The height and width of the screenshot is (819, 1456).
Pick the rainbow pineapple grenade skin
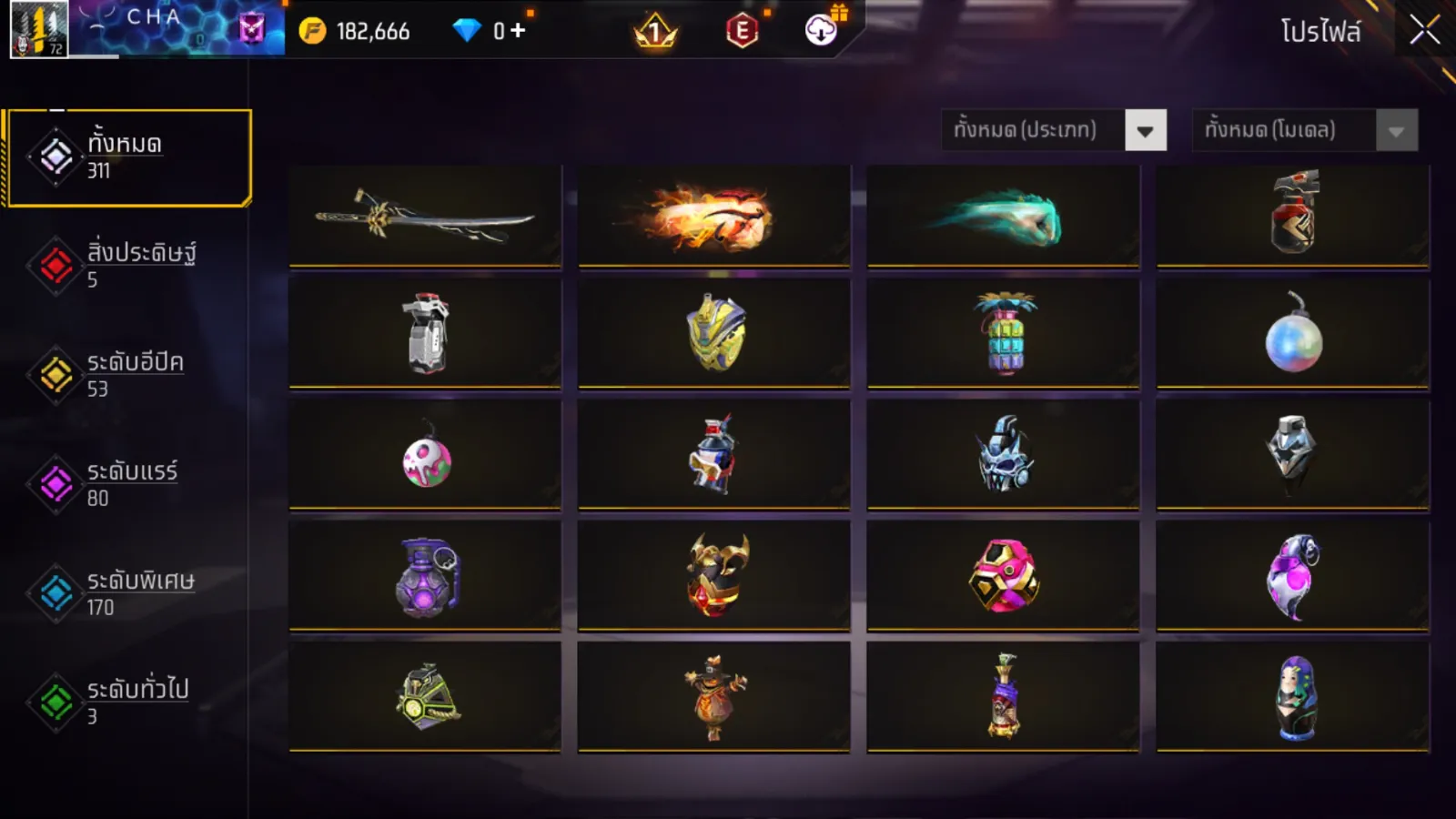pos(1004,333)
